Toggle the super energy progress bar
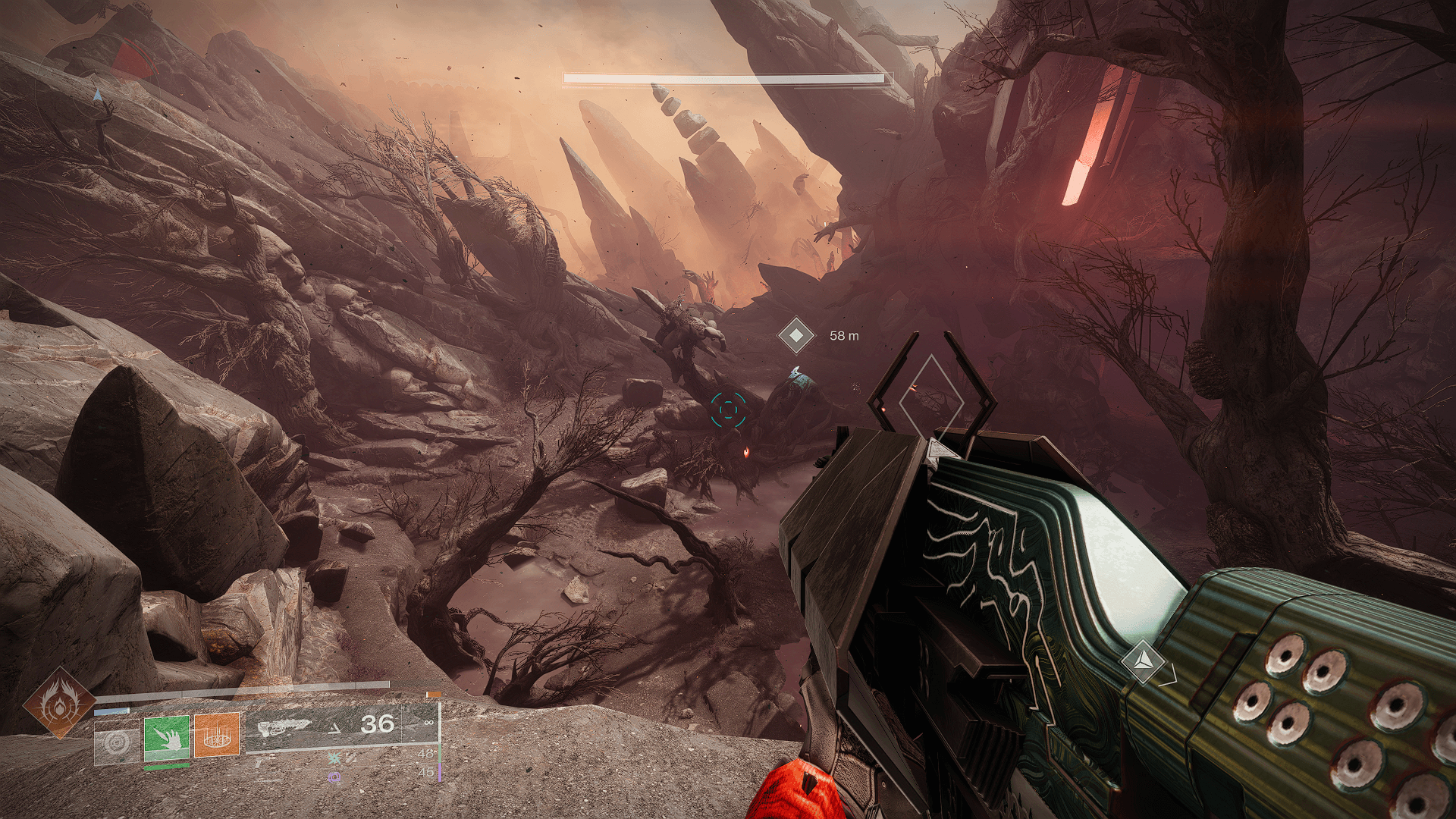The height and width of the screenshot is (819, 1456). coord(249,692)
